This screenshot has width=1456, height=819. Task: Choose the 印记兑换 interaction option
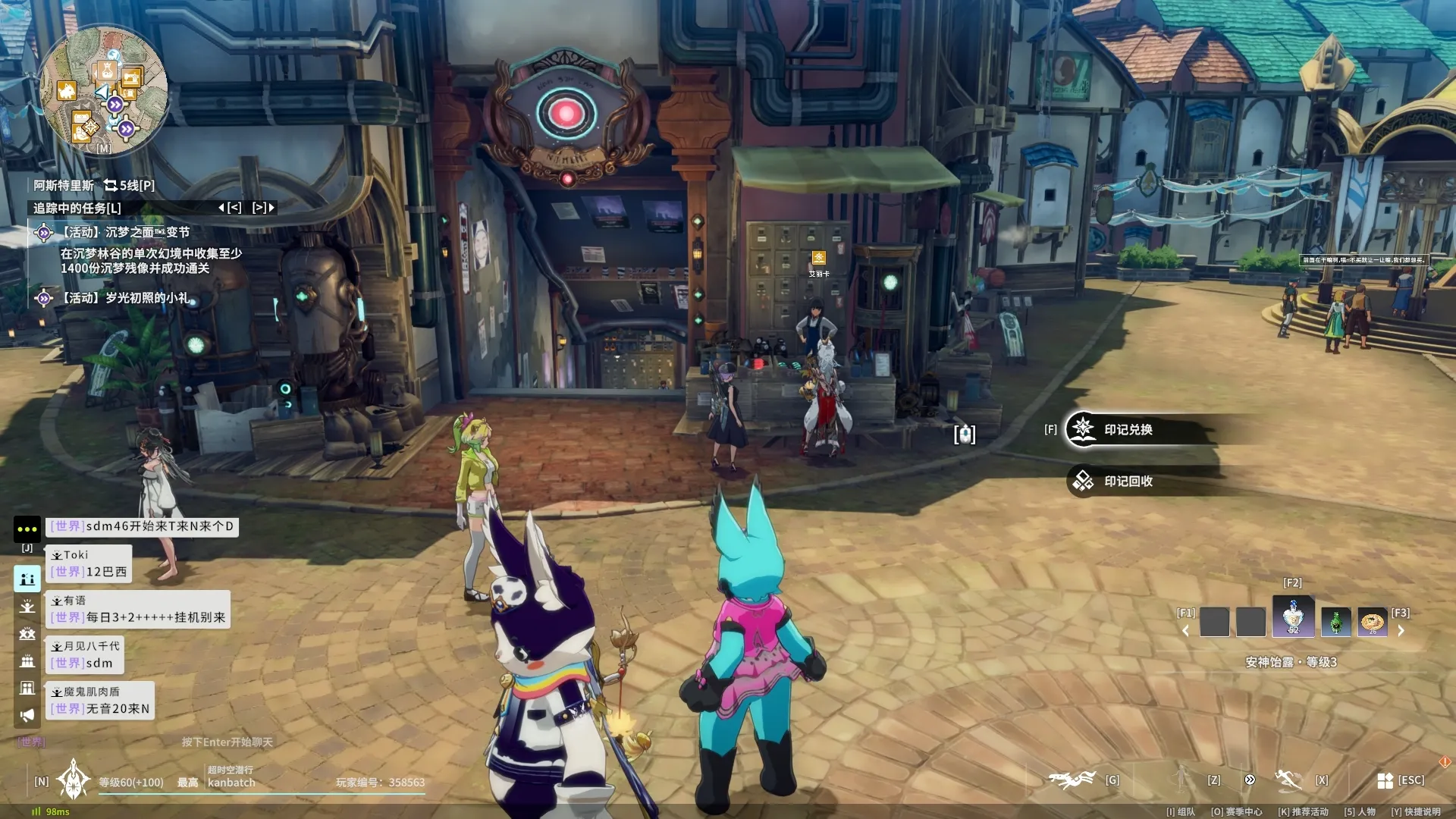[1128, 429]
